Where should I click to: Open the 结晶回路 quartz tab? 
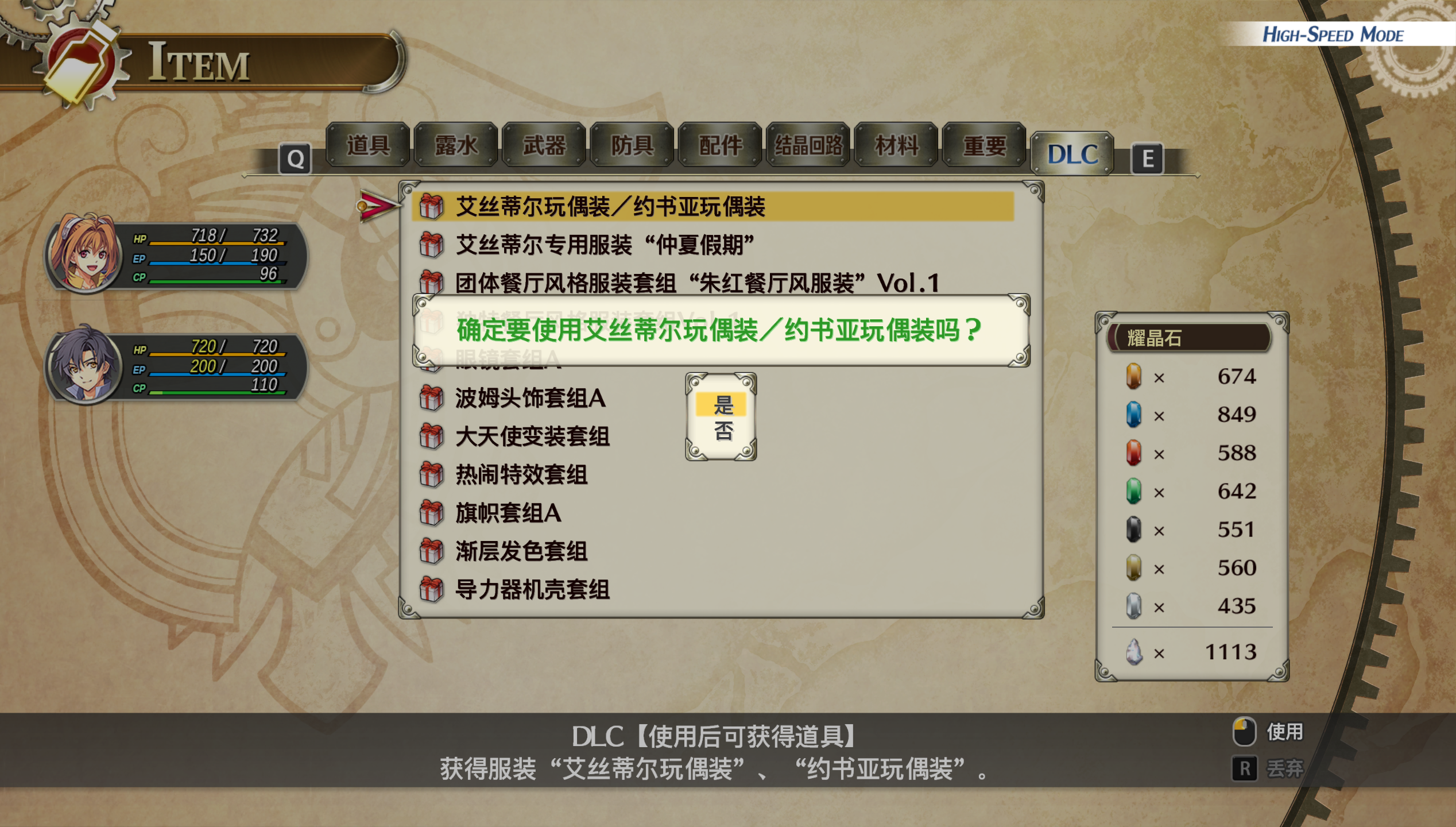pyautogui.click(x=808, y=145)
